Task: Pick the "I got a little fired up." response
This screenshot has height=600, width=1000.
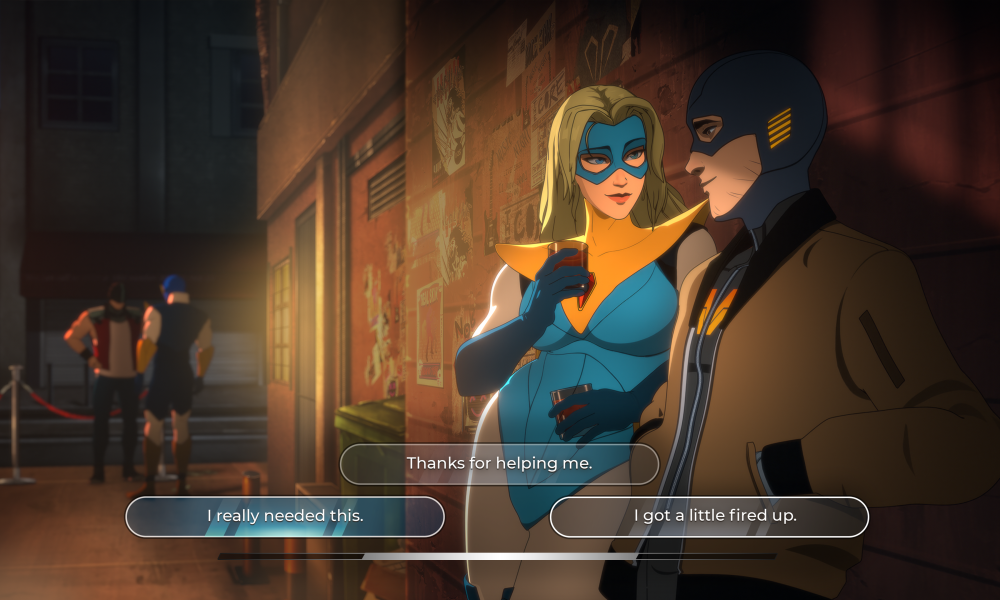Action: click(x=709, y=516)
